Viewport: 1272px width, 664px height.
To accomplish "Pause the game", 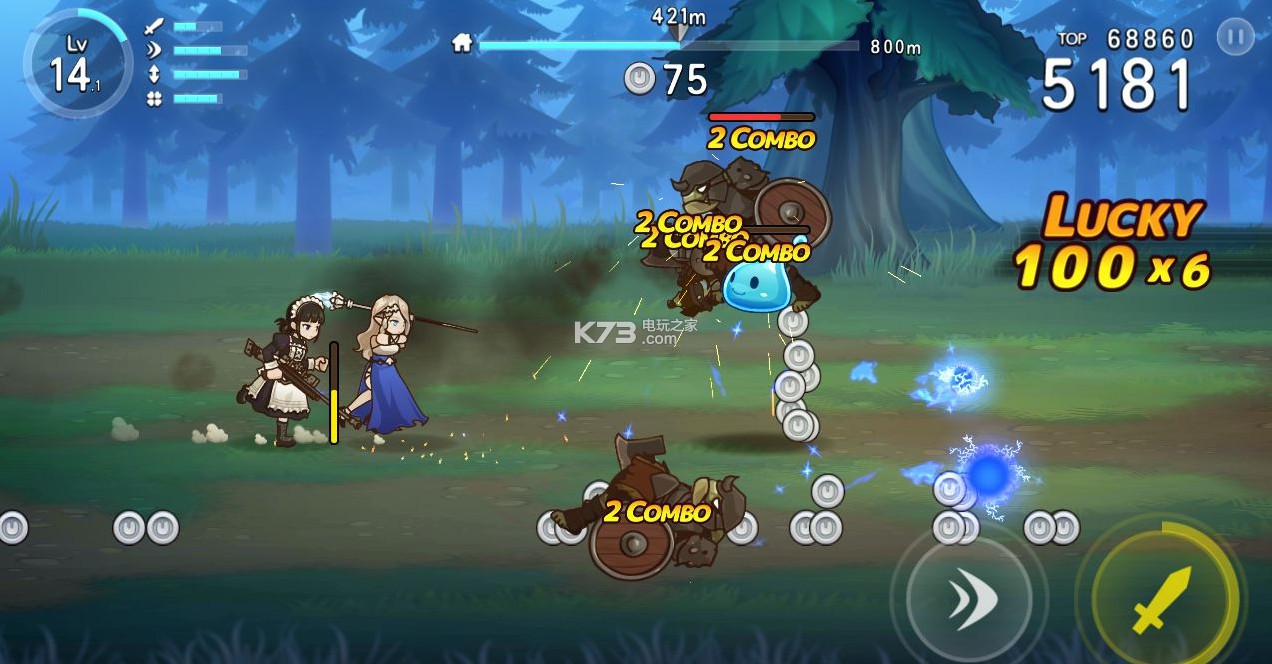I will coord(1235,39).
